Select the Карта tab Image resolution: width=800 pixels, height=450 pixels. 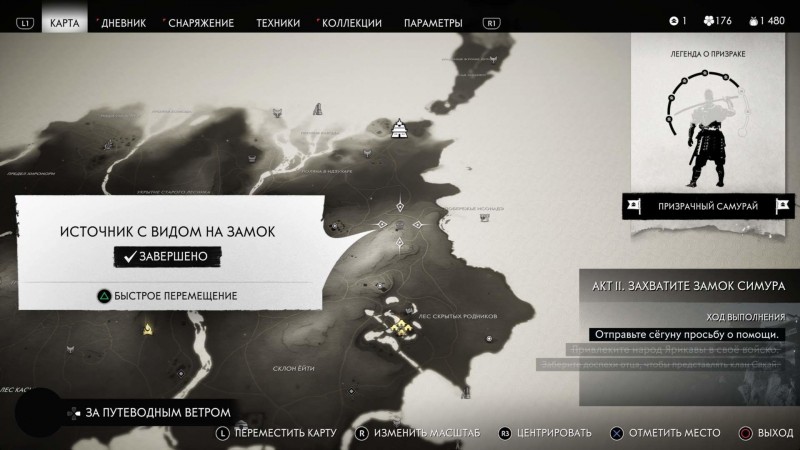65,22
